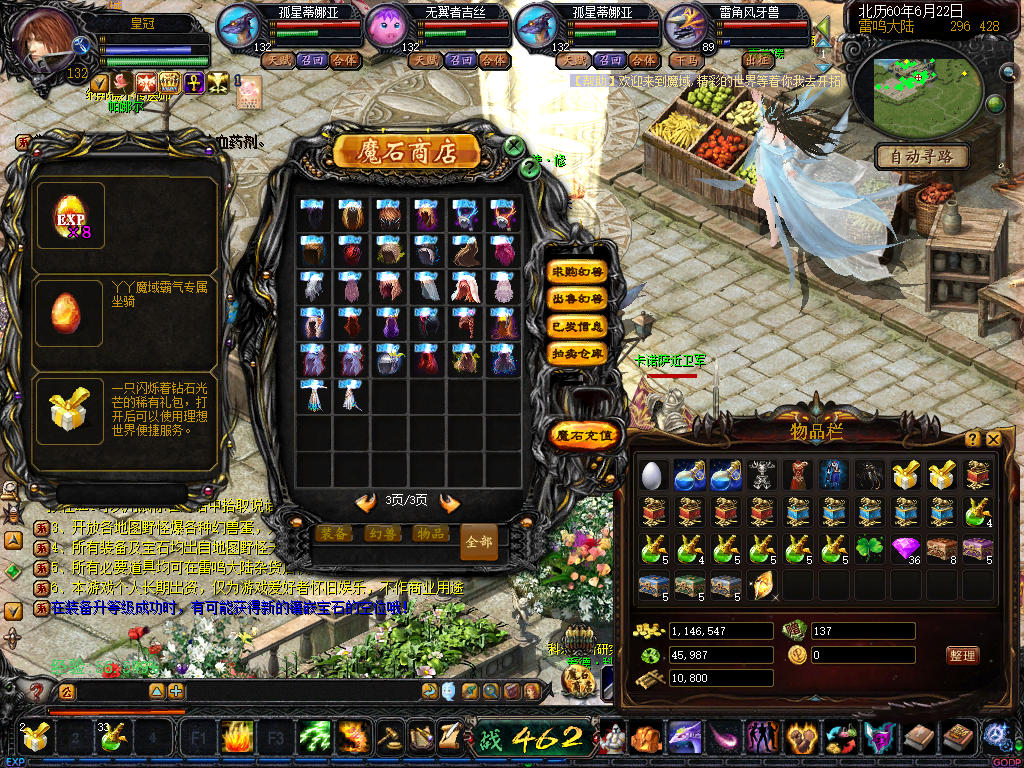Select the four-leaf clover inventory item

pyautogui.click(x=870, y=549)
